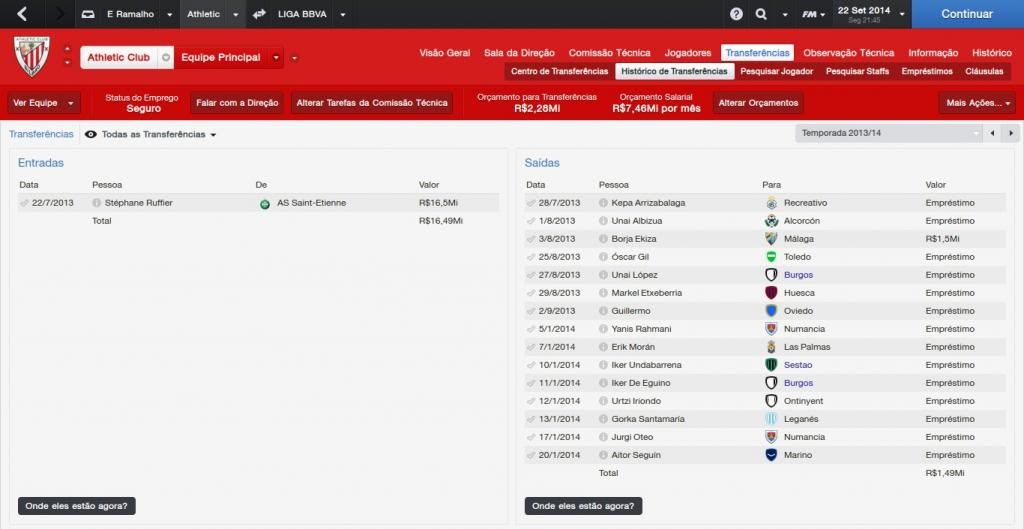Expand the Mais Ações menu
This screenshot has width=1024, height=529.
click(x=976, y=103)
